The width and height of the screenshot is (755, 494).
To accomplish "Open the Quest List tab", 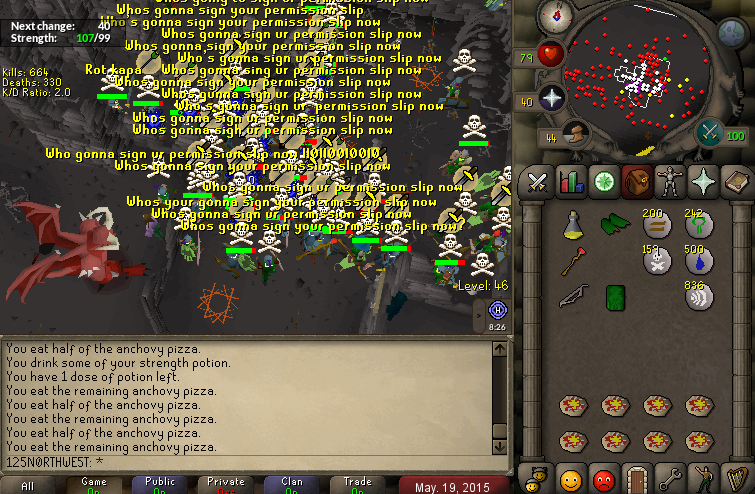I will click(x=604, y=181).
